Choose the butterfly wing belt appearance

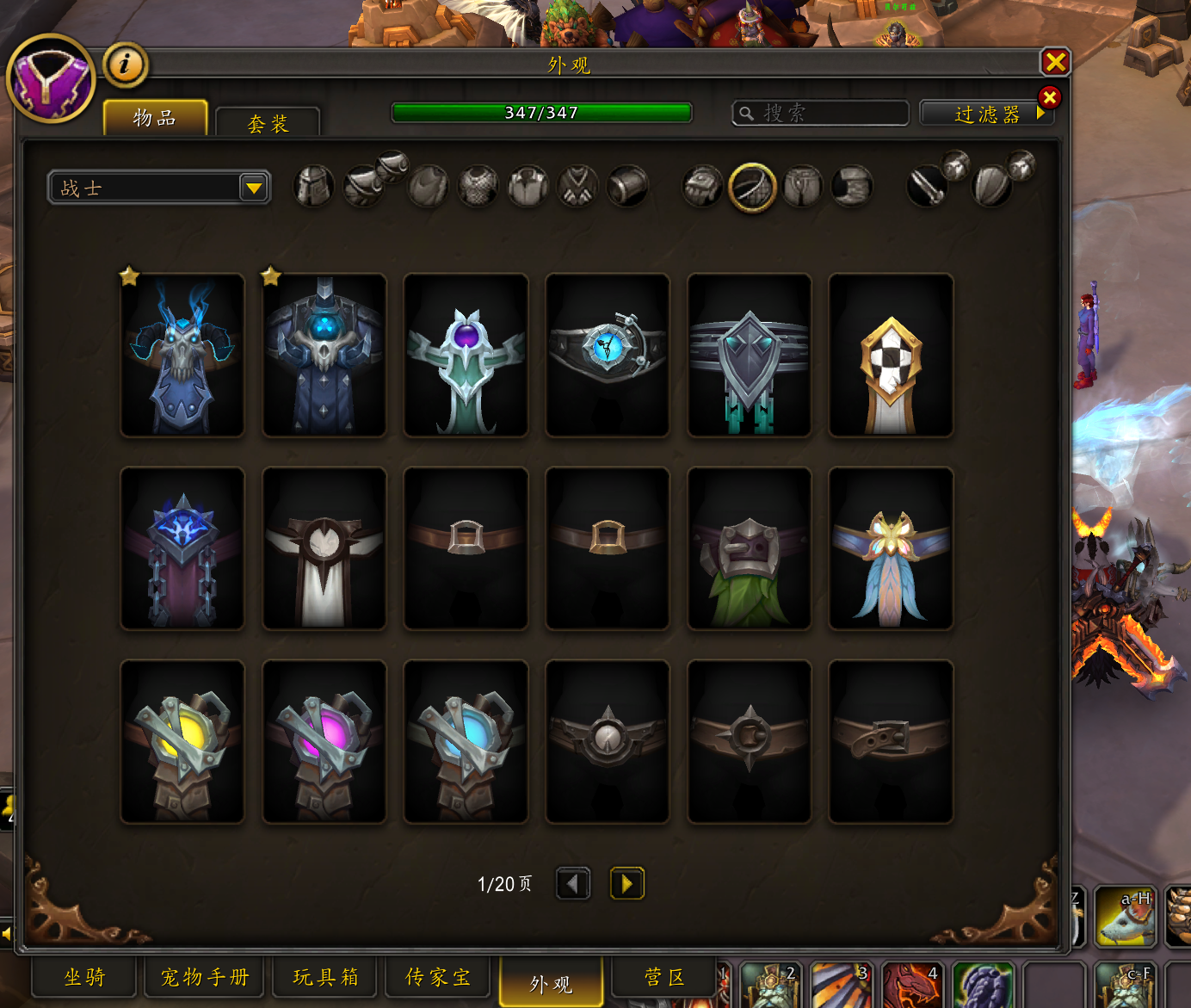tap(891, 548)
